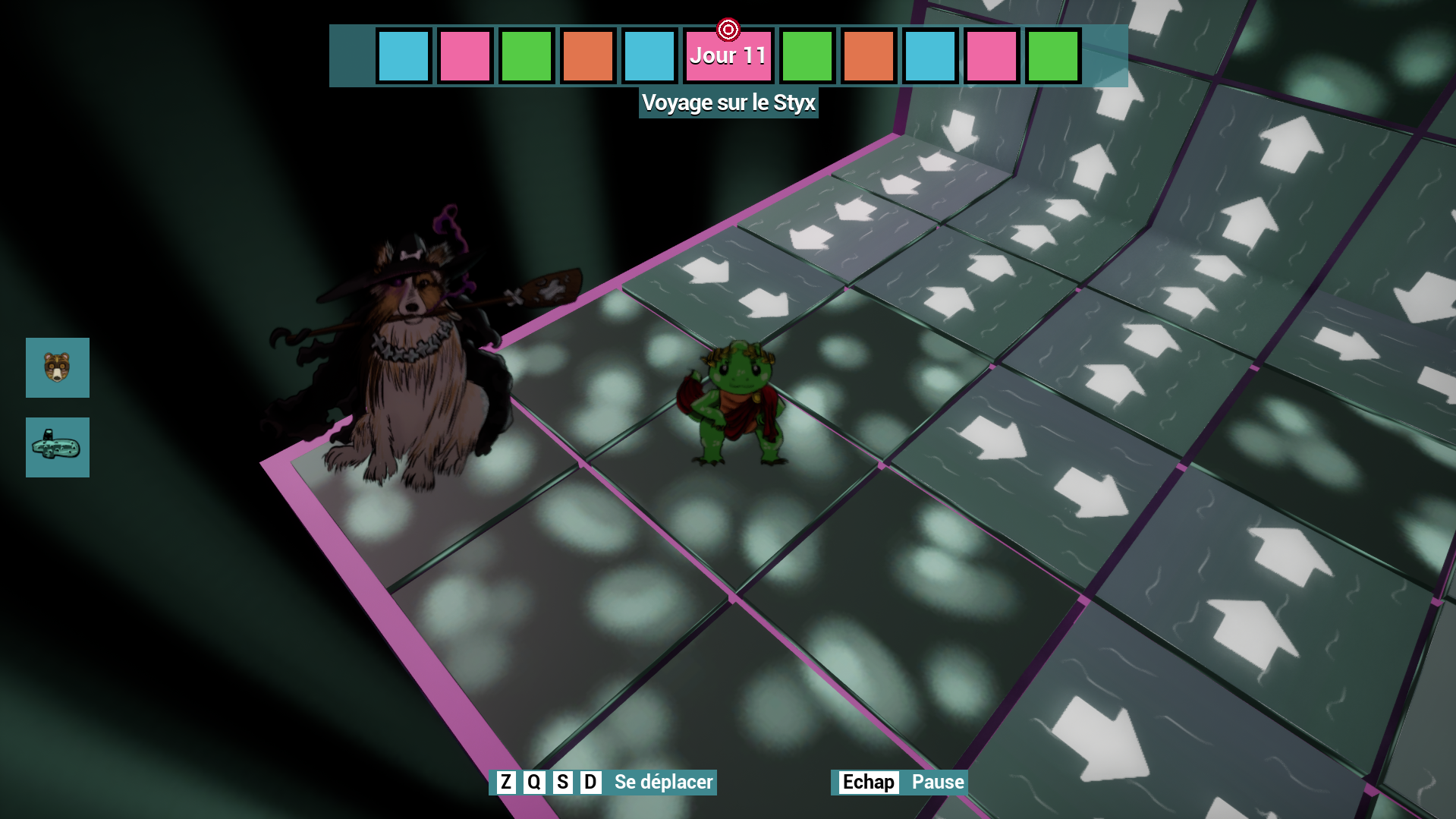Switch to the Jour 11 timeline entry

tap(728, 55)
